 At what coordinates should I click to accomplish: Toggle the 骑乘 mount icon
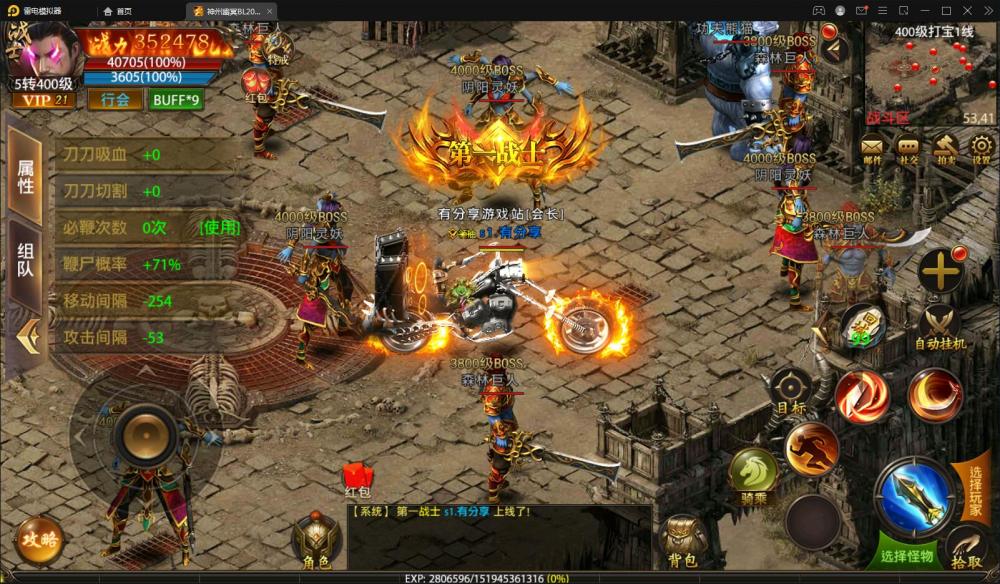pos(754,473)
